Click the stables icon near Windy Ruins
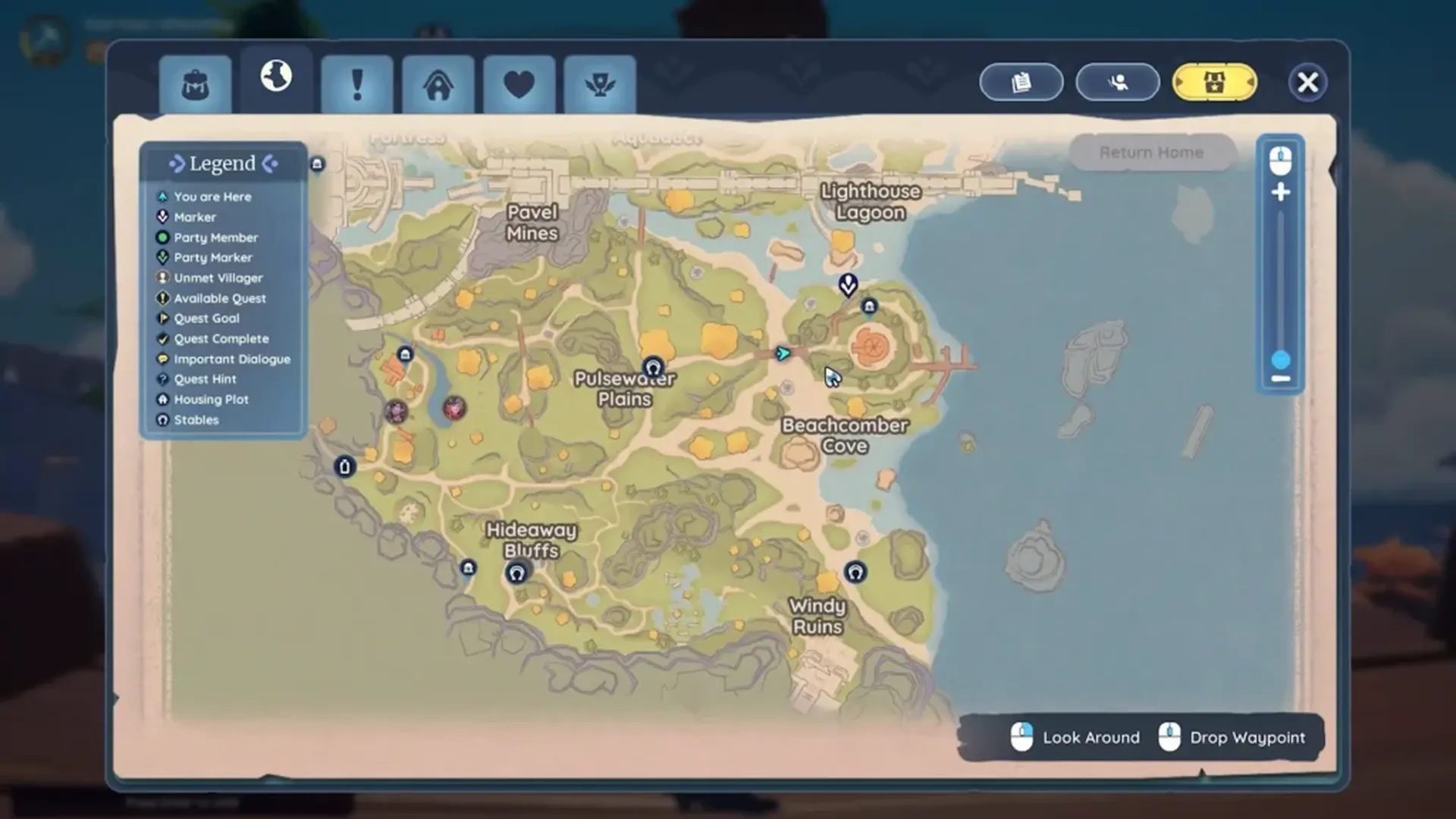Image resolution: width=1456 pixels, height=819 pixels. click(854, 573)
